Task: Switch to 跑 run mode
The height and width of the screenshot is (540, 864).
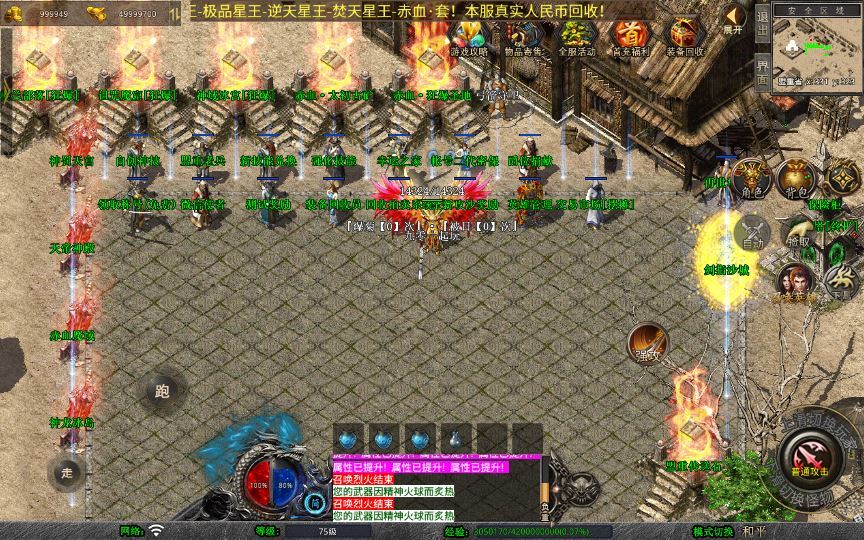Action: [x=162, y=391]
